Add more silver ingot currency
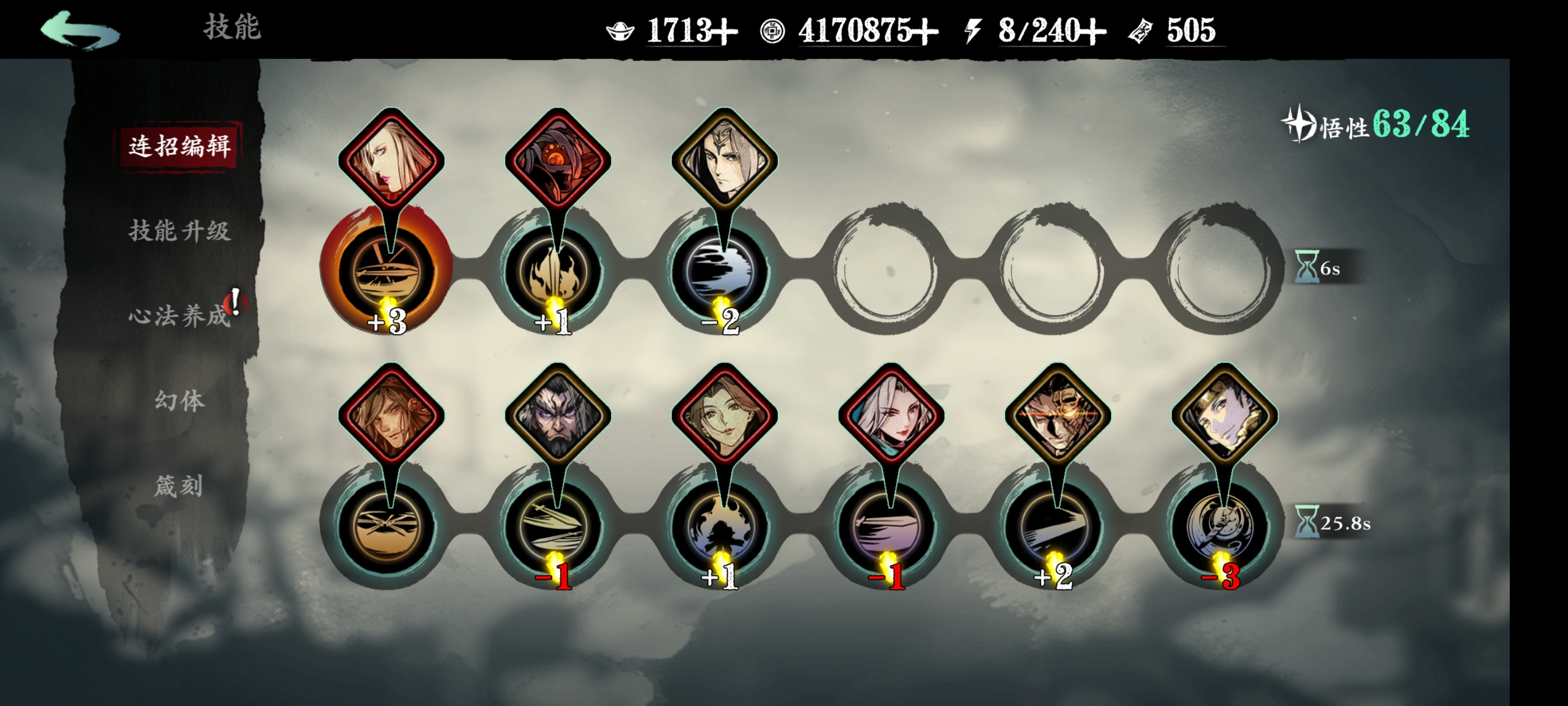This screenshot has width=1568, height=706. coord(725,31)
